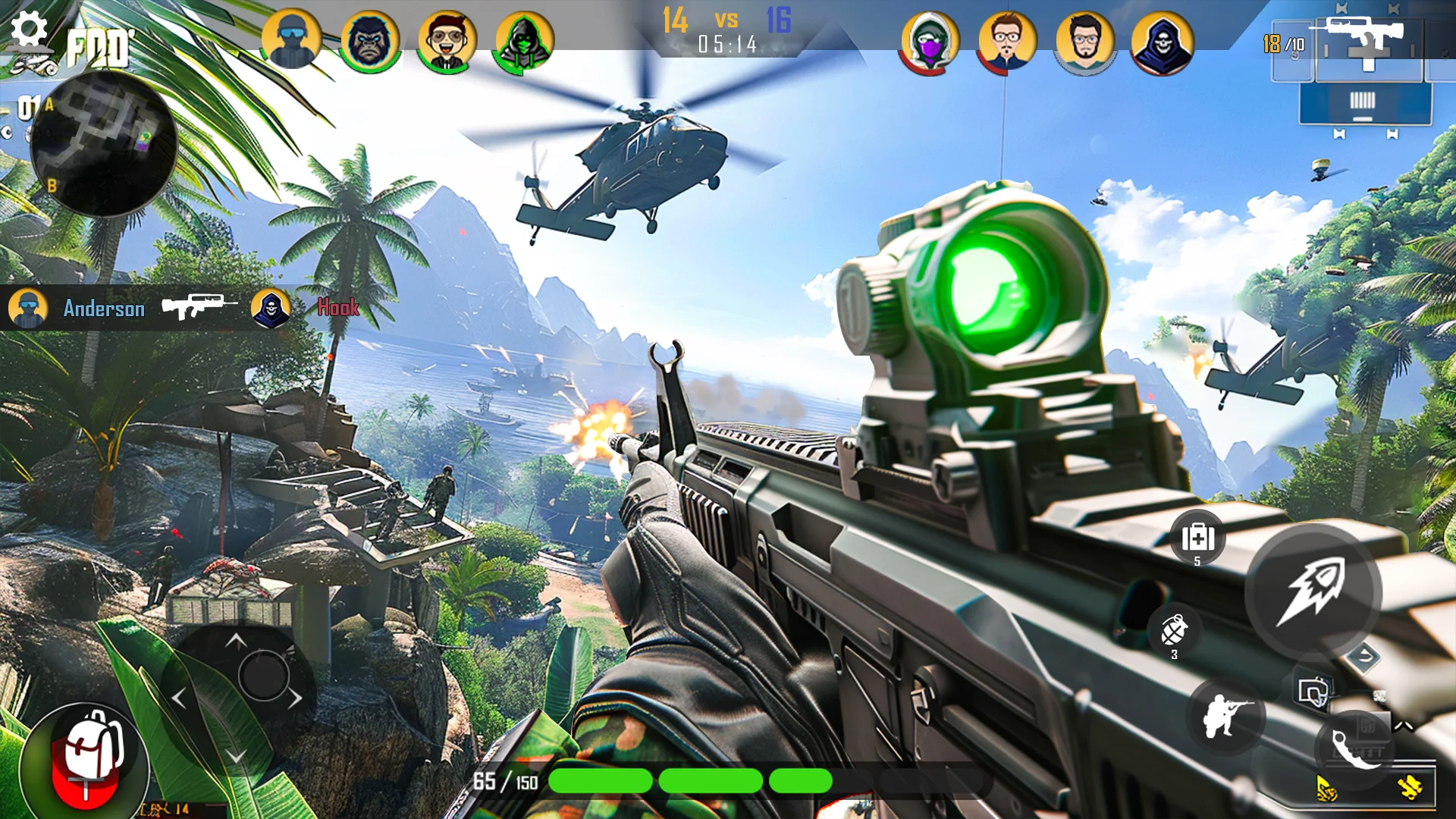
Task: Tap the circular minimap
Action: tap(103, 144)
